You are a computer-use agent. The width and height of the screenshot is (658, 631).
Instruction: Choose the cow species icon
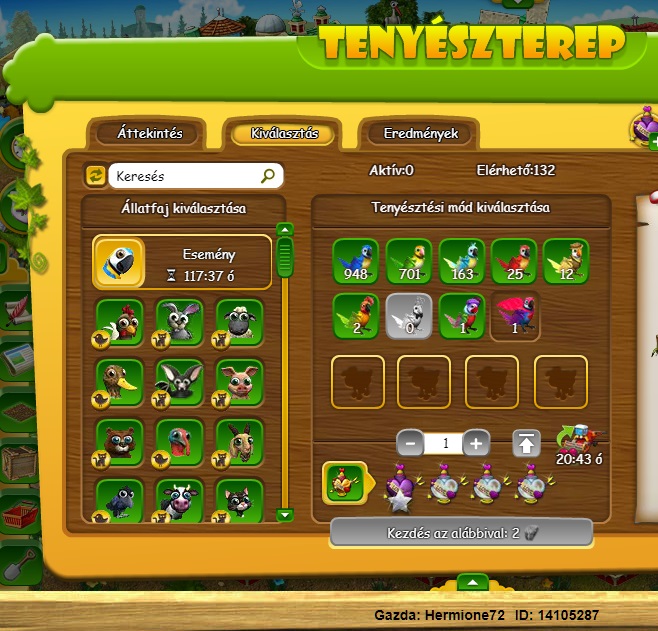tap(180, 501)
